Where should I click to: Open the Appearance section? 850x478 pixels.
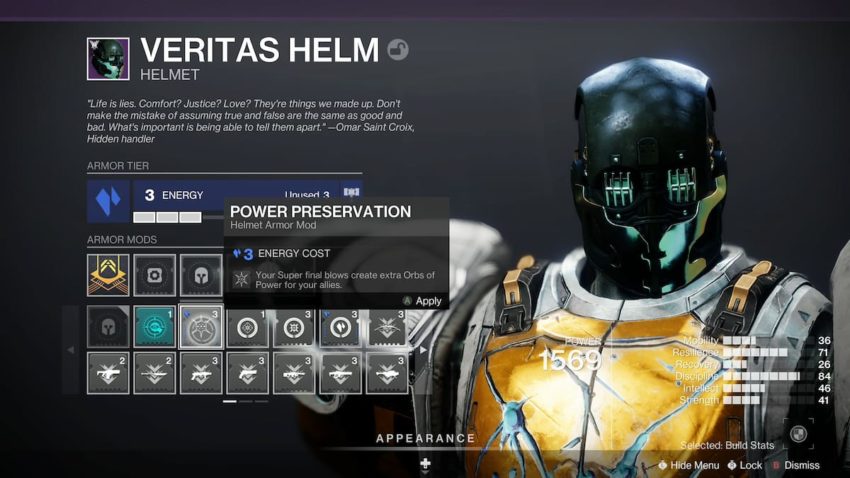pos(425,438)
